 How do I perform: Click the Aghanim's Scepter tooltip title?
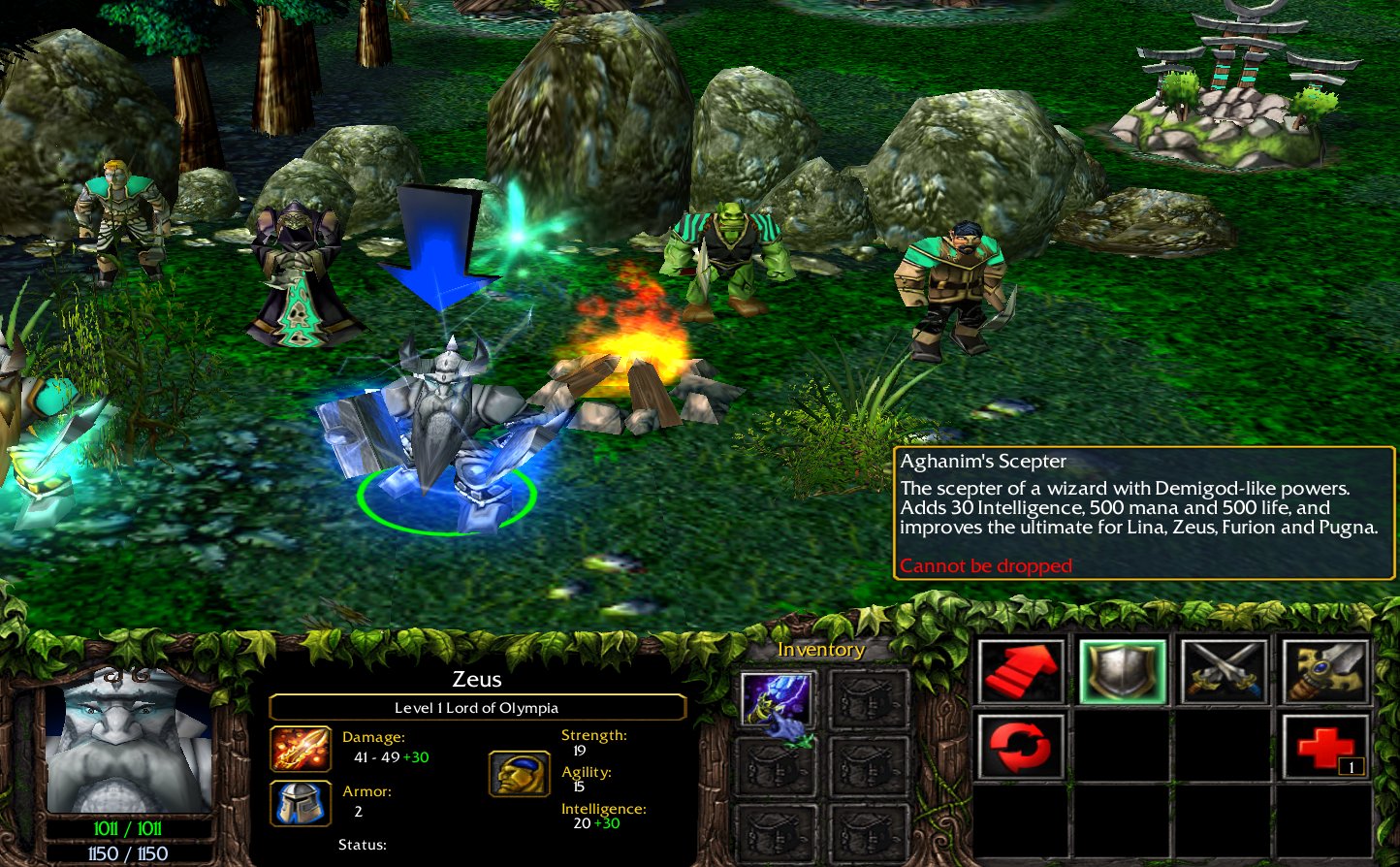click(984, 461)
